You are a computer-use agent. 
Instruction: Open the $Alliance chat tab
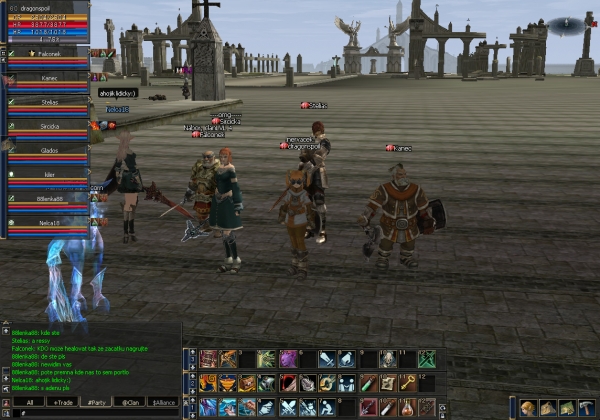click(x=163, y=402)
